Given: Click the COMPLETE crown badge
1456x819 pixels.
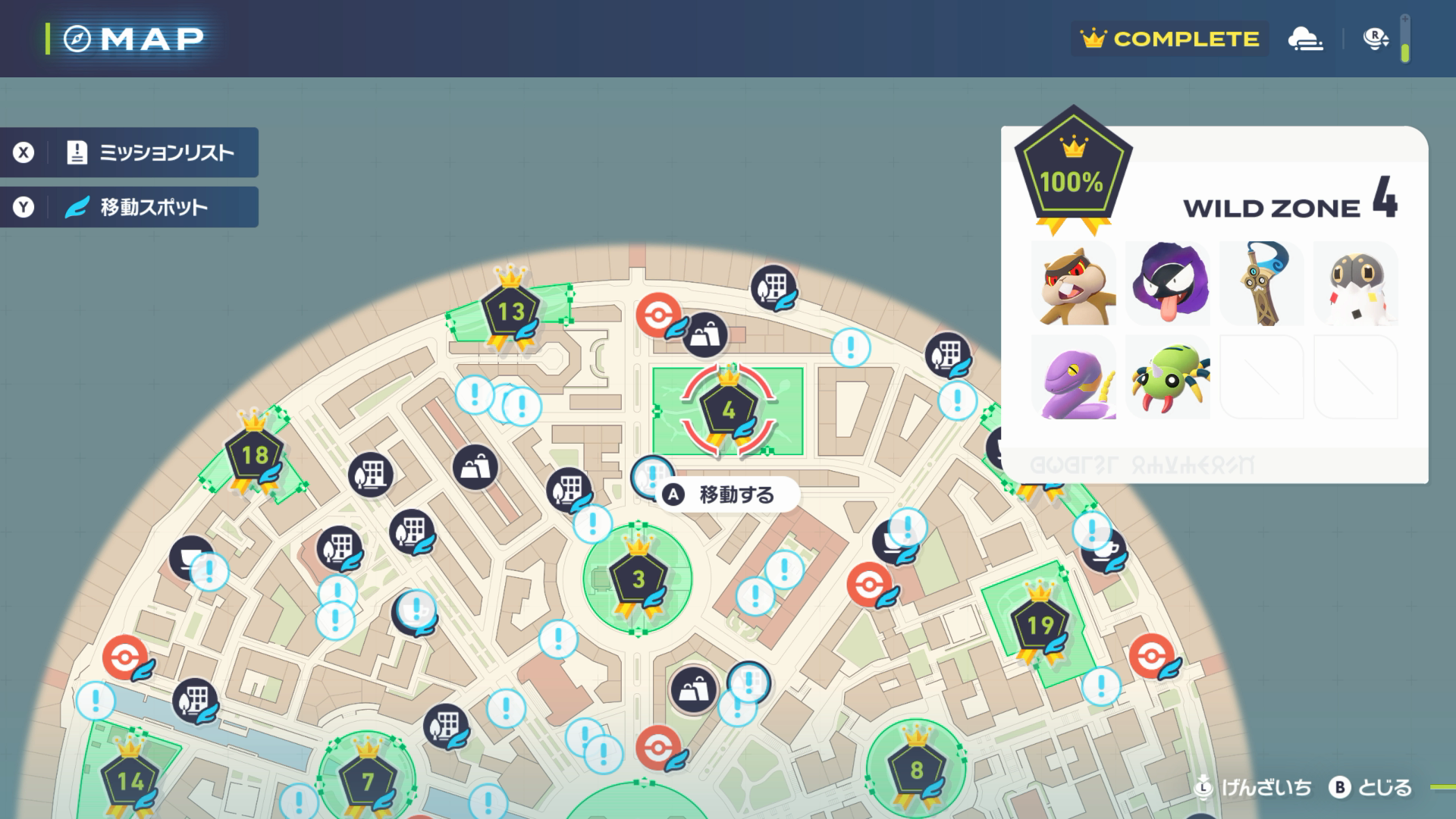Looking at the screenshot, I should (1169, 39).
